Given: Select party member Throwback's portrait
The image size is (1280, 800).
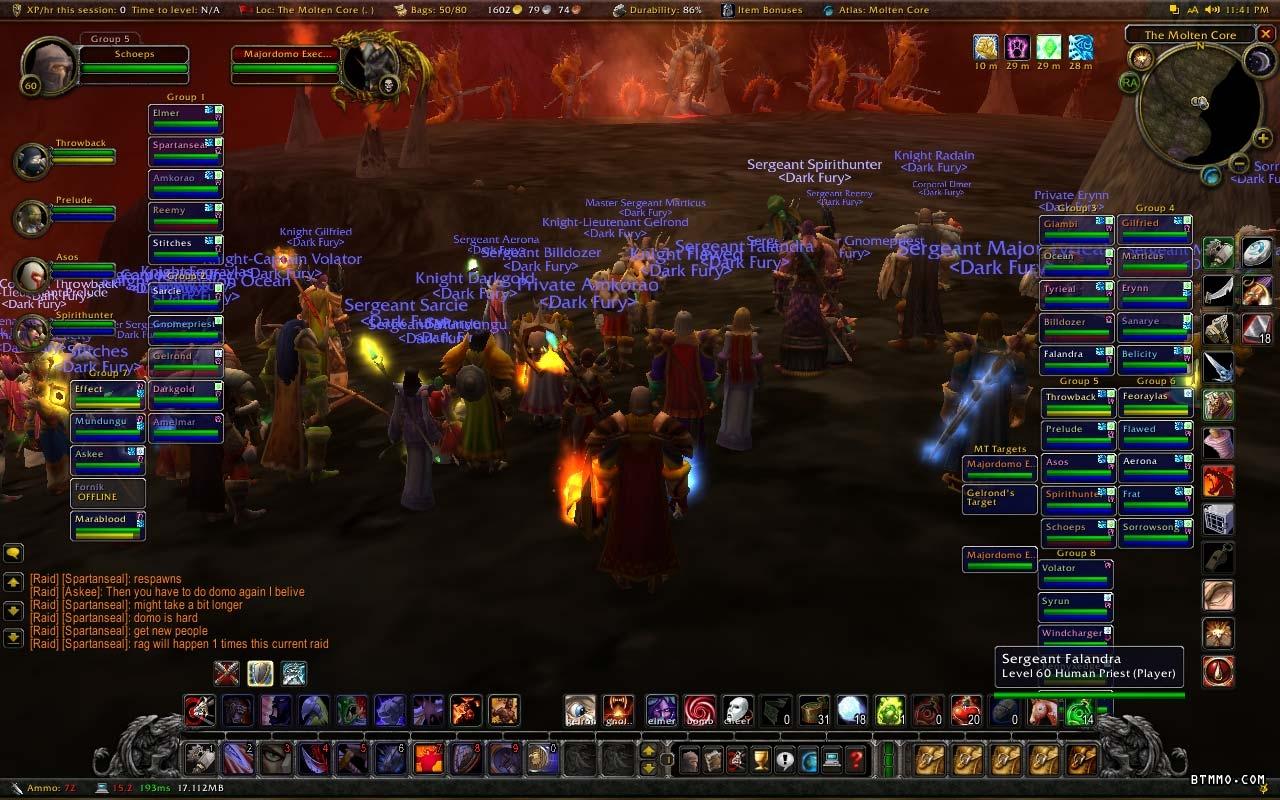Looking at the screenshot, I should click(33, 160).
